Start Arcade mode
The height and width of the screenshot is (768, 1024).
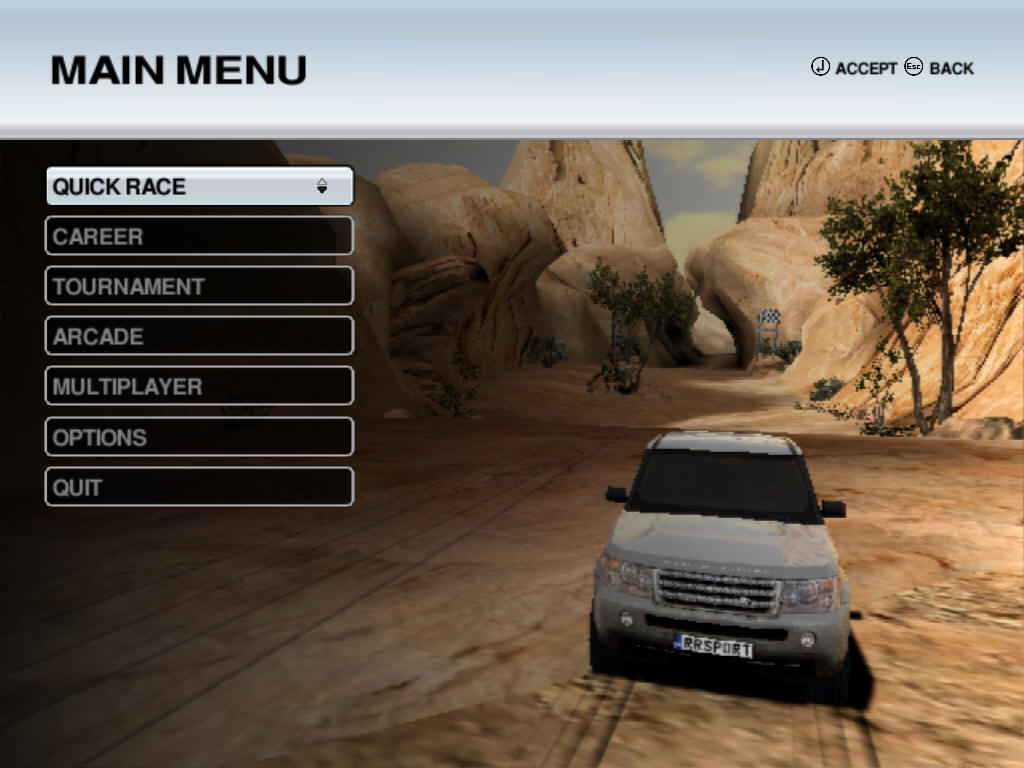coord(199,336)
